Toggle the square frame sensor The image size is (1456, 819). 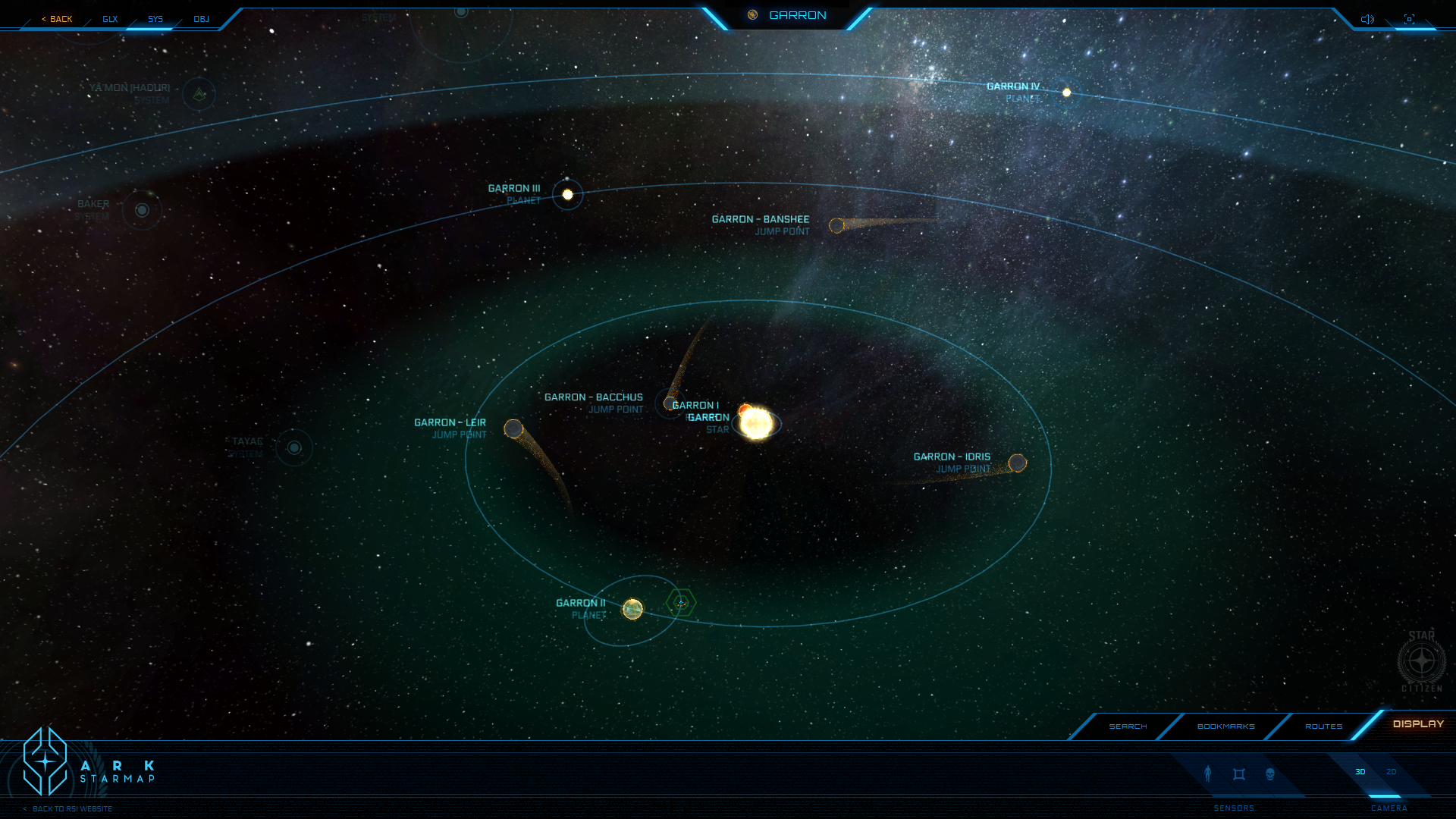(x=1239, y=774)
